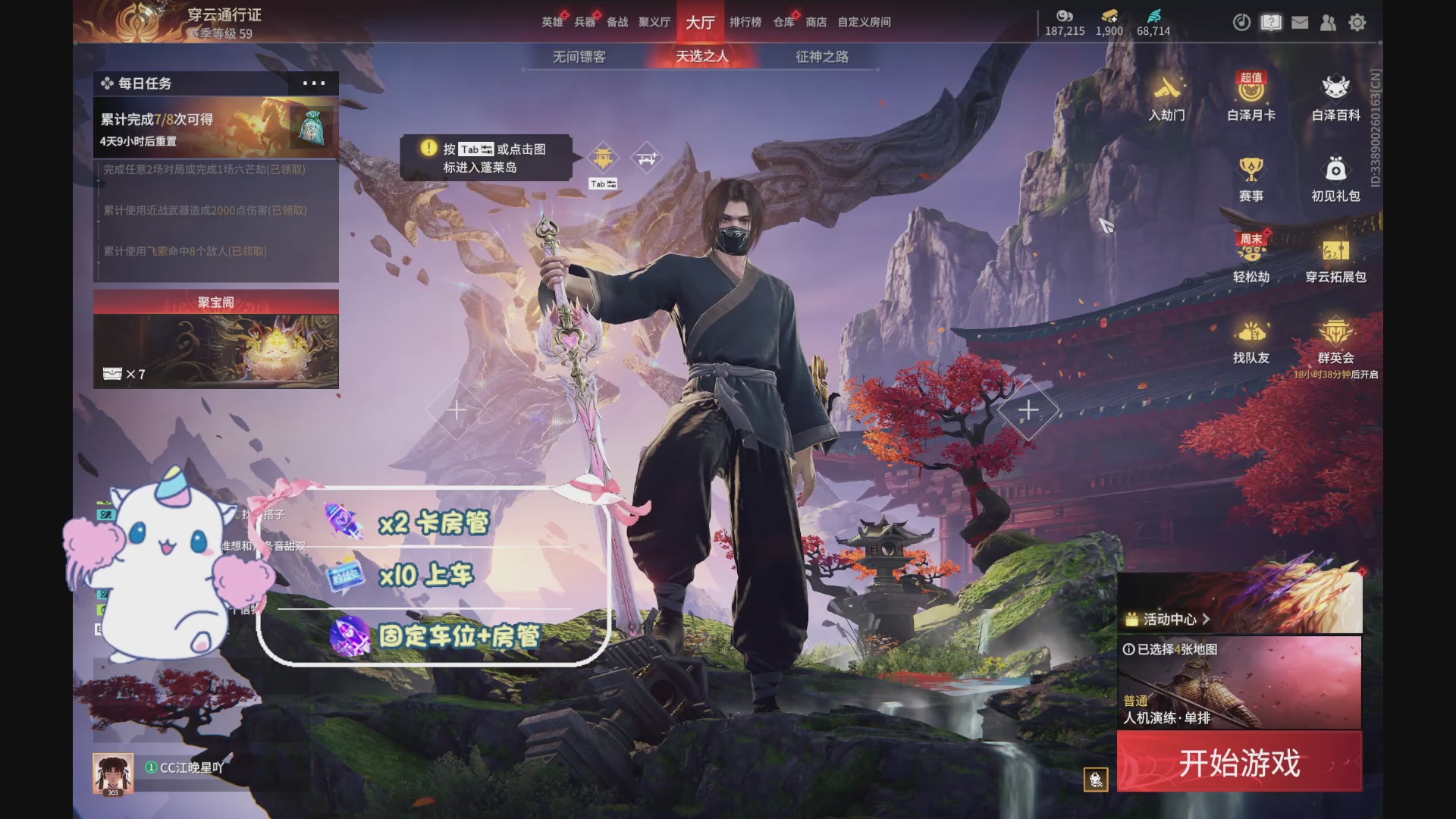Open the settings gear icon
The width and height of the screenshot is (1456, 819).
coord(1357,23)
